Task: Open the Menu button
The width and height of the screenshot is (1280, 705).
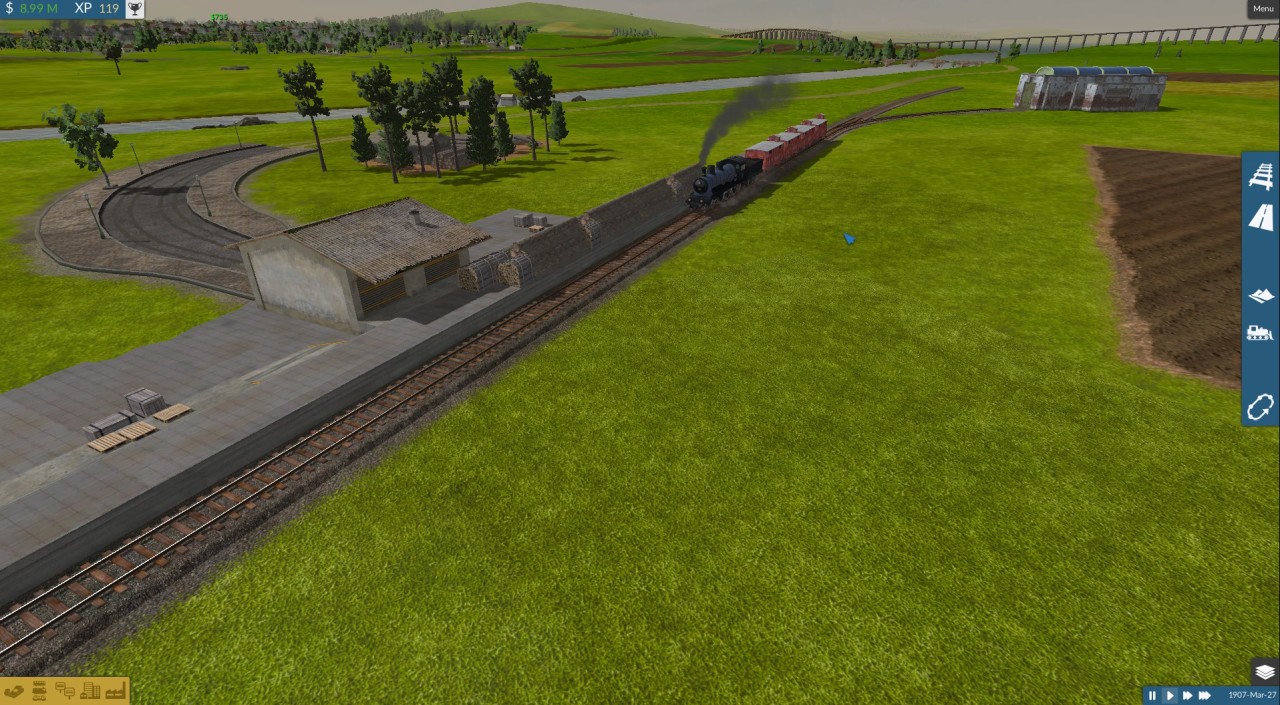Action: [x=1263, y=9]
